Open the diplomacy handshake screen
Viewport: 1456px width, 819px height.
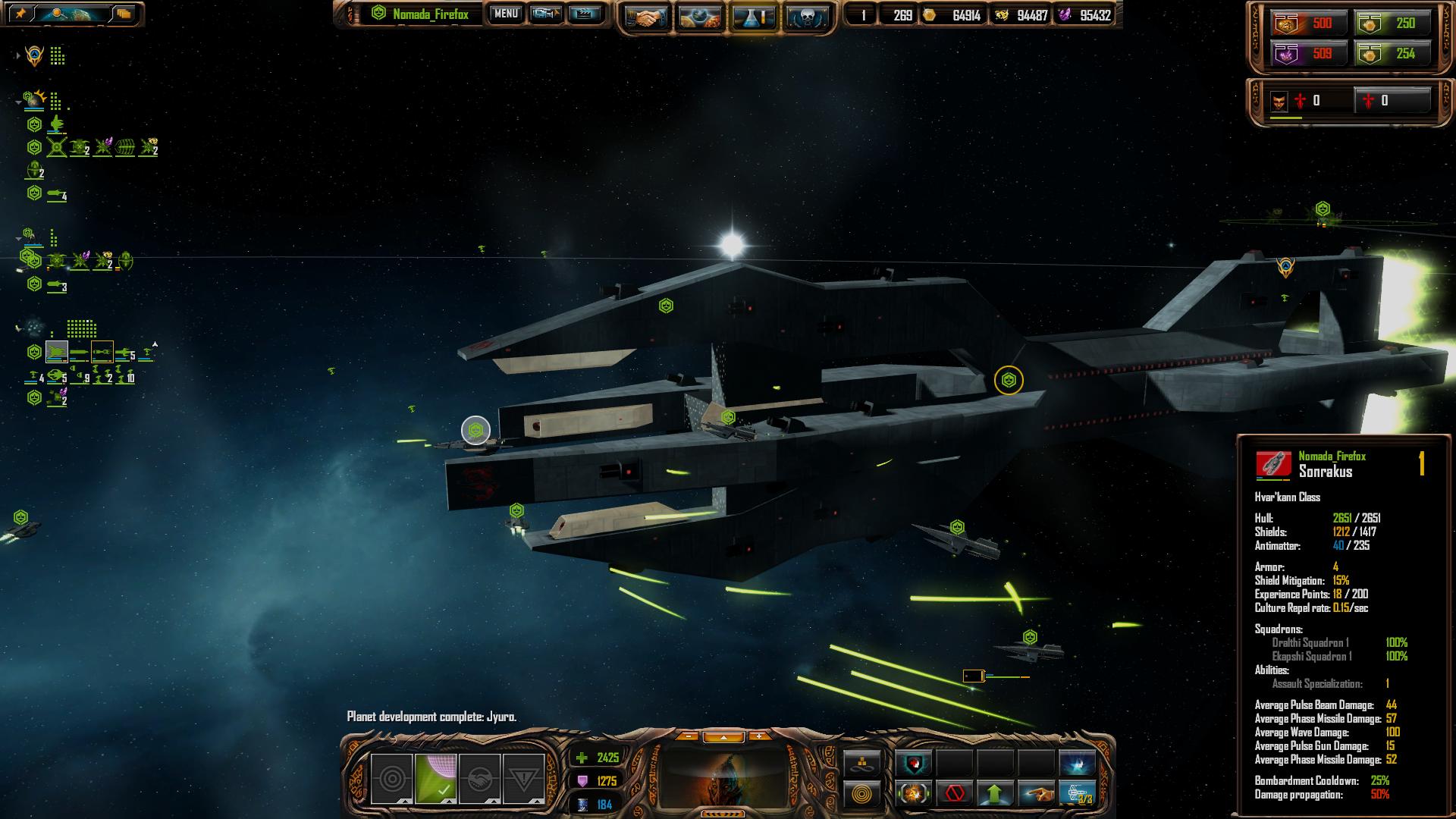click(x=646, y=17)
